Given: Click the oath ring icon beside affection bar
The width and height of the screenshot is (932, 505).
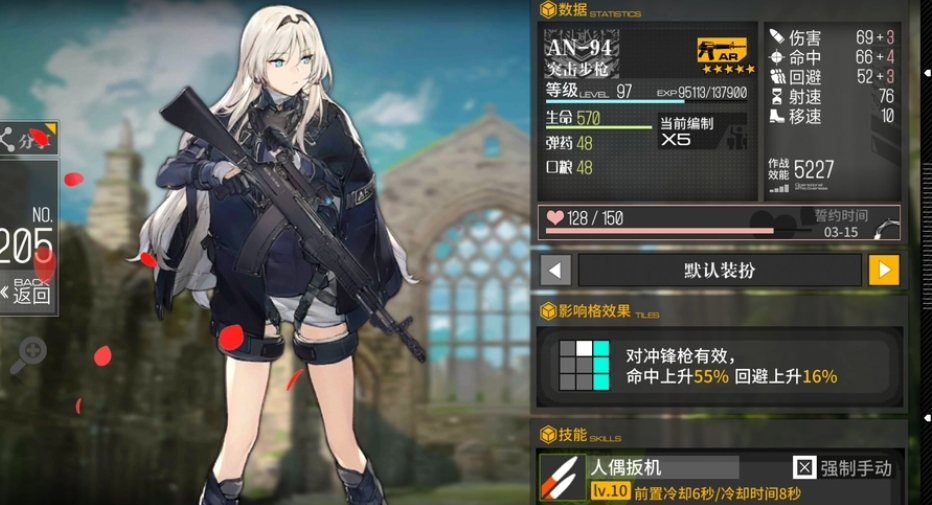Looking at the screenshot, I should 884,228.
